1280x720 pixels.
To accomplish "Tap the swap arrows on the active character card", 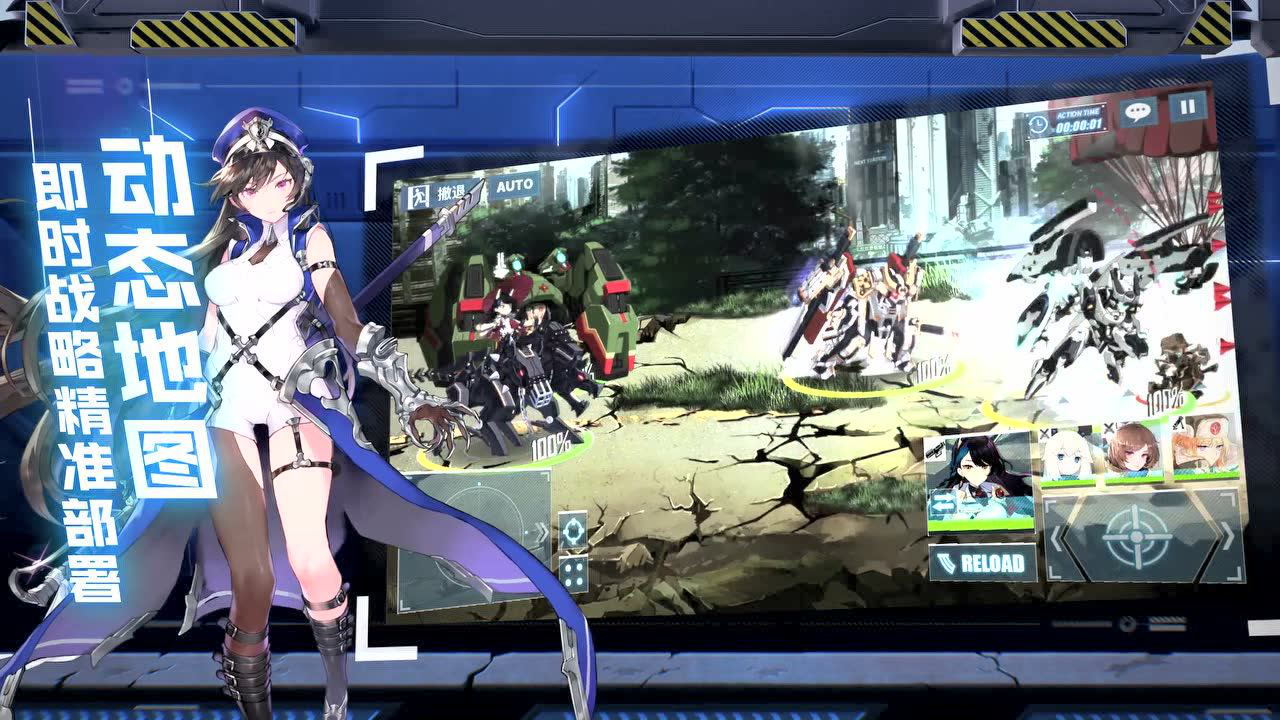I will tap(944, 502).
